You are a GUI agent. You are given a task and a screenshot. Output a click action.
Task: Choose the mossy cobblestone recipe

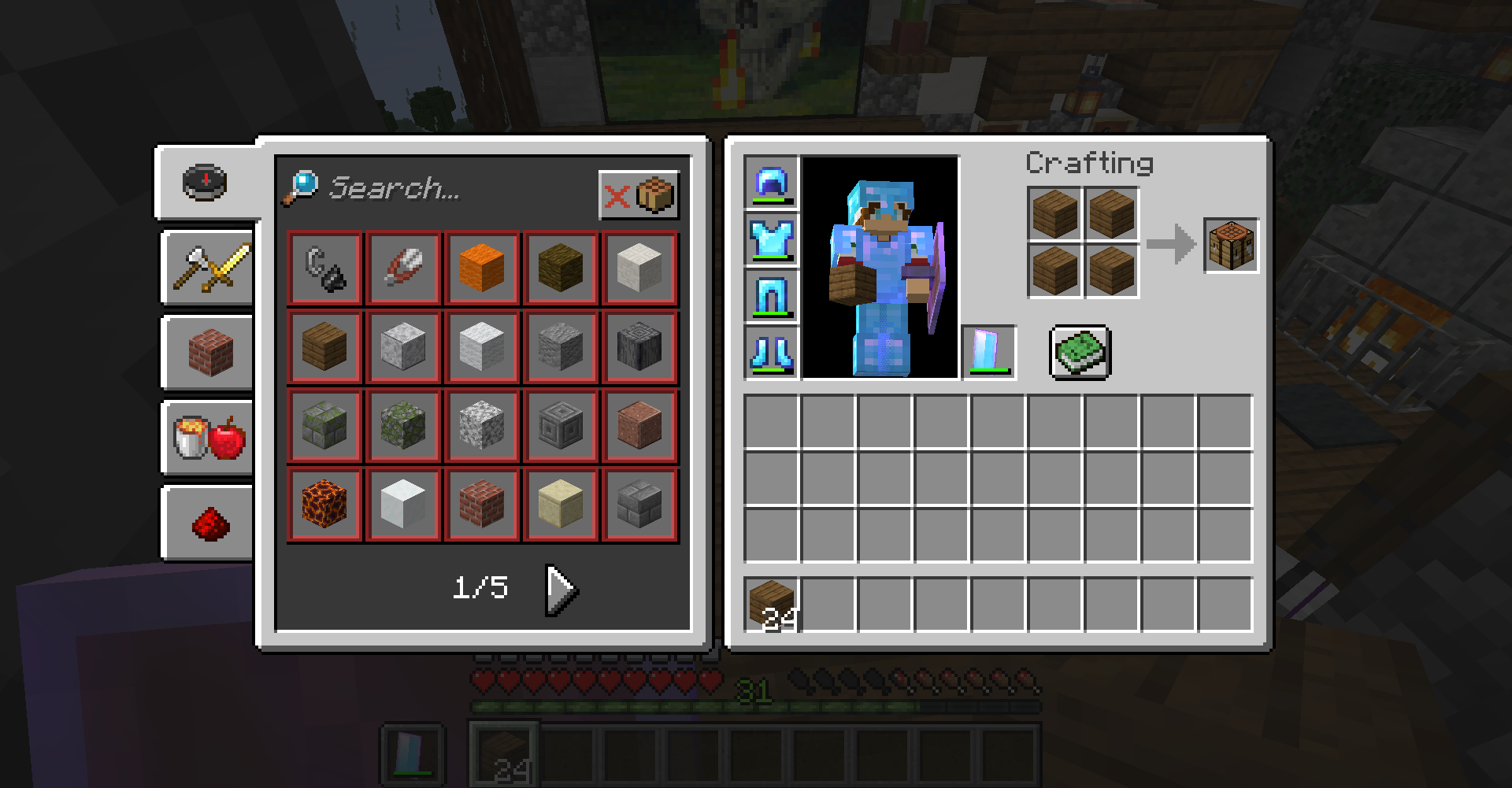pyautogui.click(x=402, y=425)
